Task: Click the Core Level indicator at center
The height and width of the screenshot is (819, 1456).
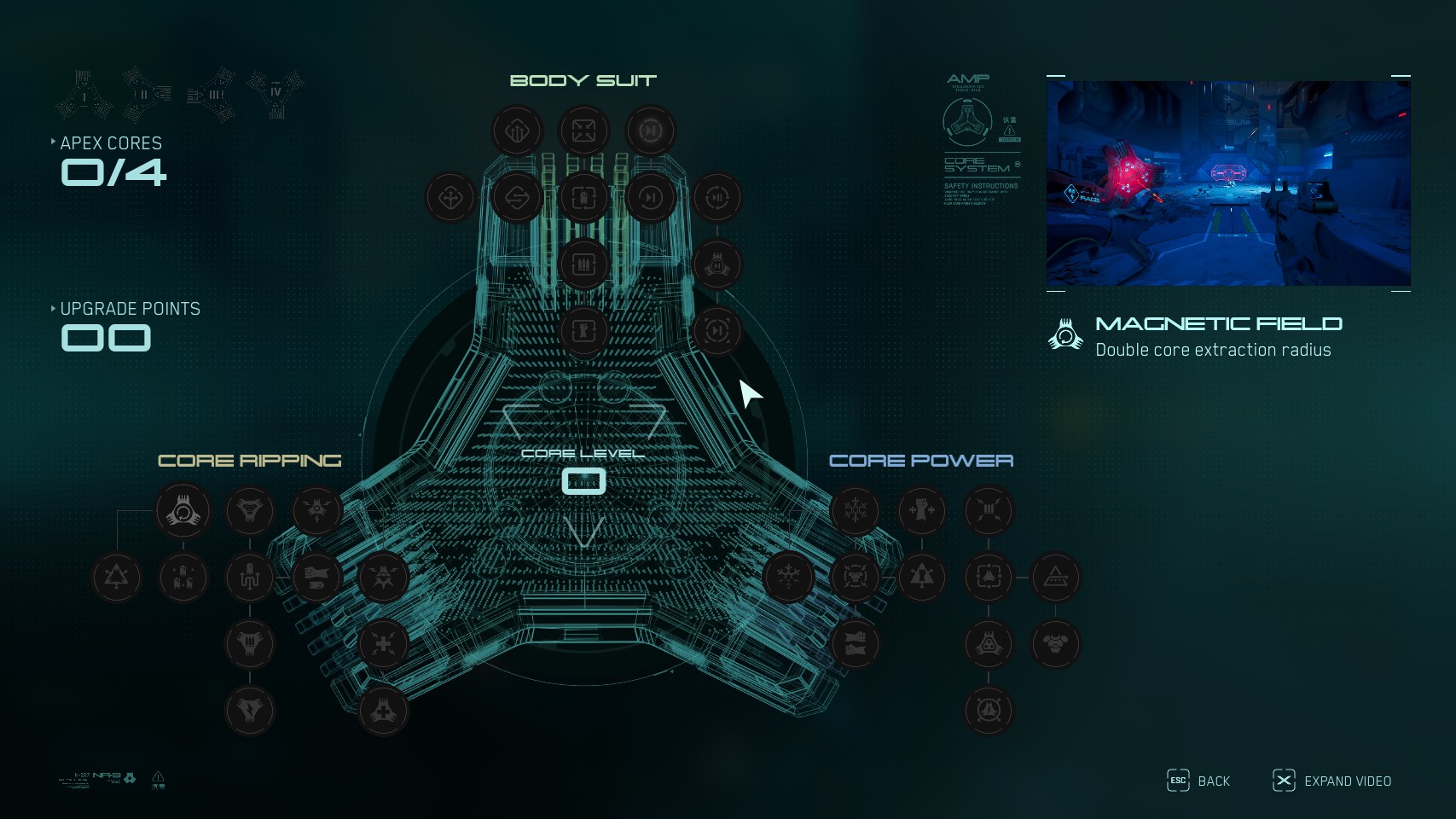Action: 583,481
